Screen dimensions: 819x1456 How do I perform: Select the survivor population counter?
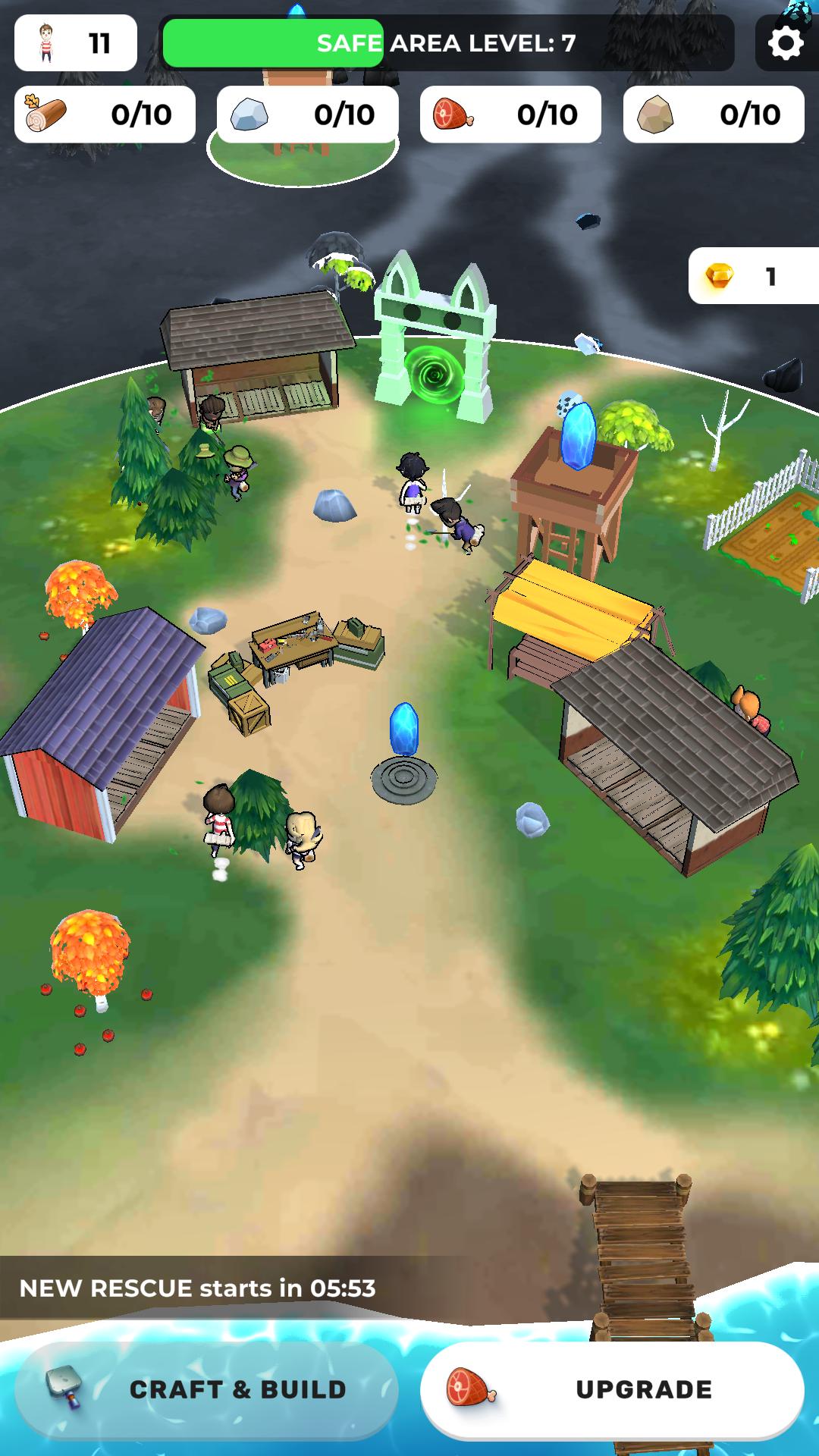click(x=76, y=43)
